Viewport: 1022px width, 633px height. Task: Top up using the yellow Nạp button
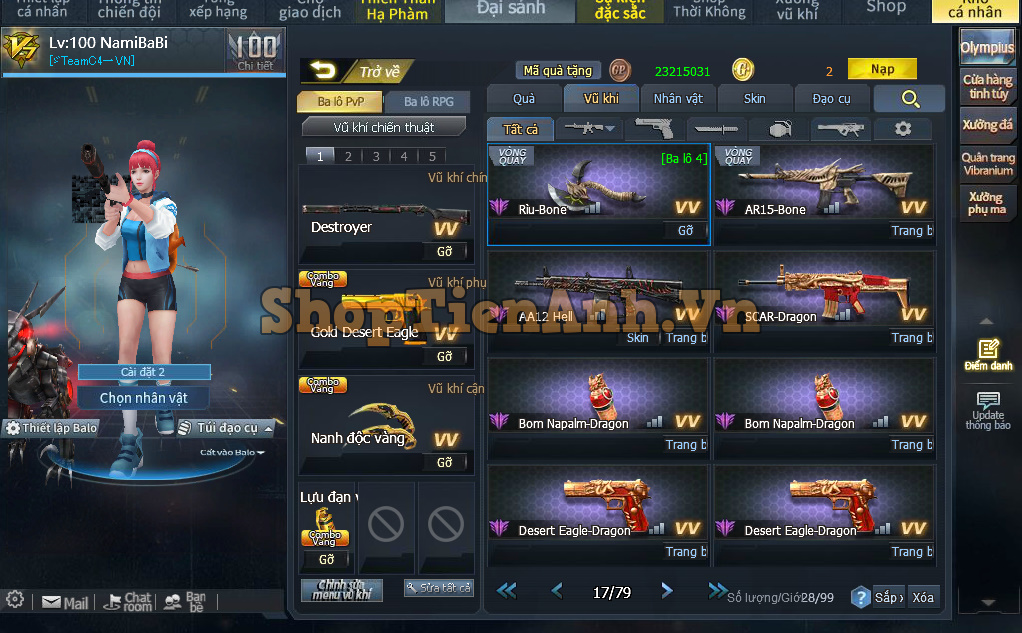coord(882,69)
